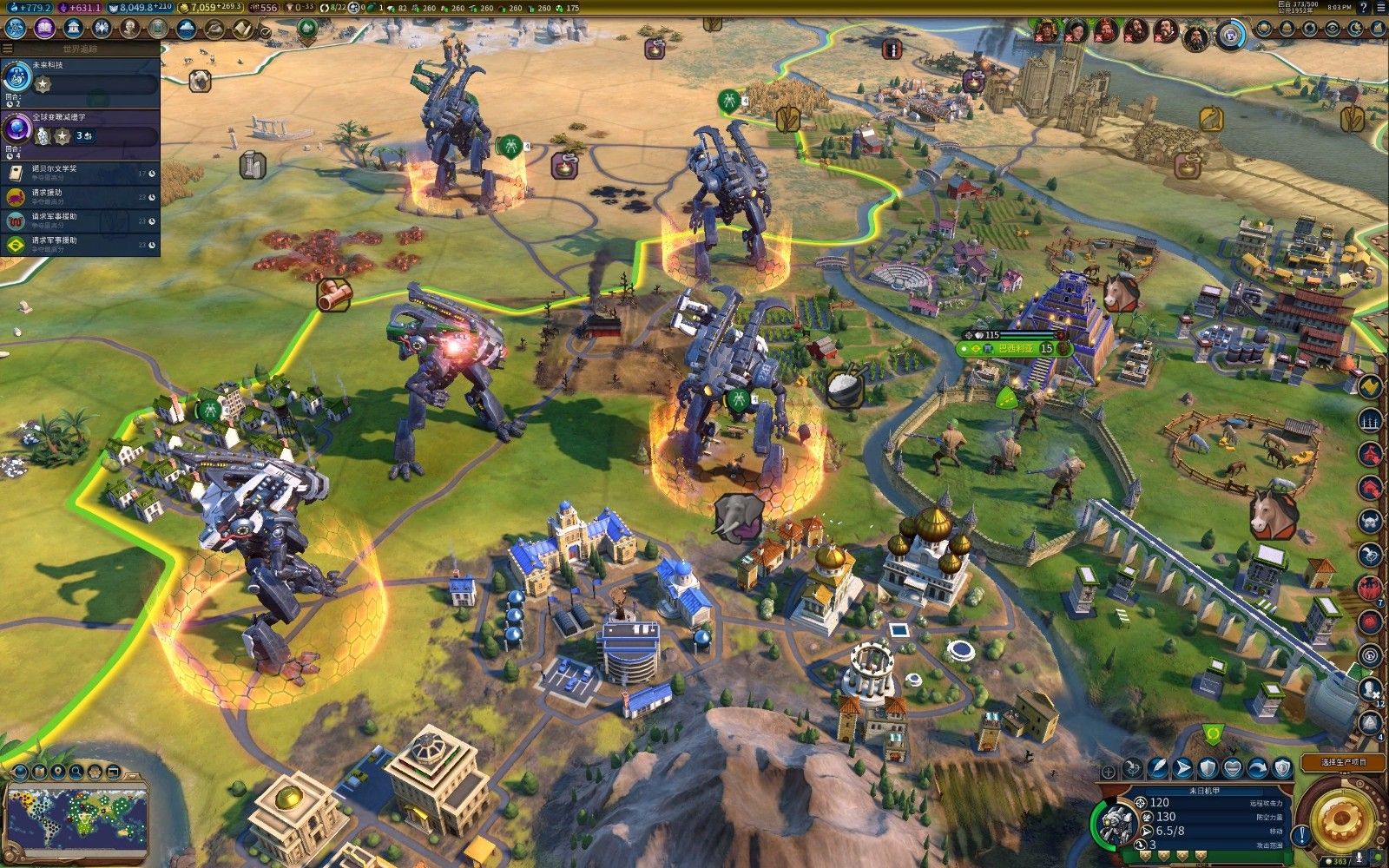Open the climate cloud report icon
Image resolution: width=1389 pixels, height=868 pixels.
(186, 29)
